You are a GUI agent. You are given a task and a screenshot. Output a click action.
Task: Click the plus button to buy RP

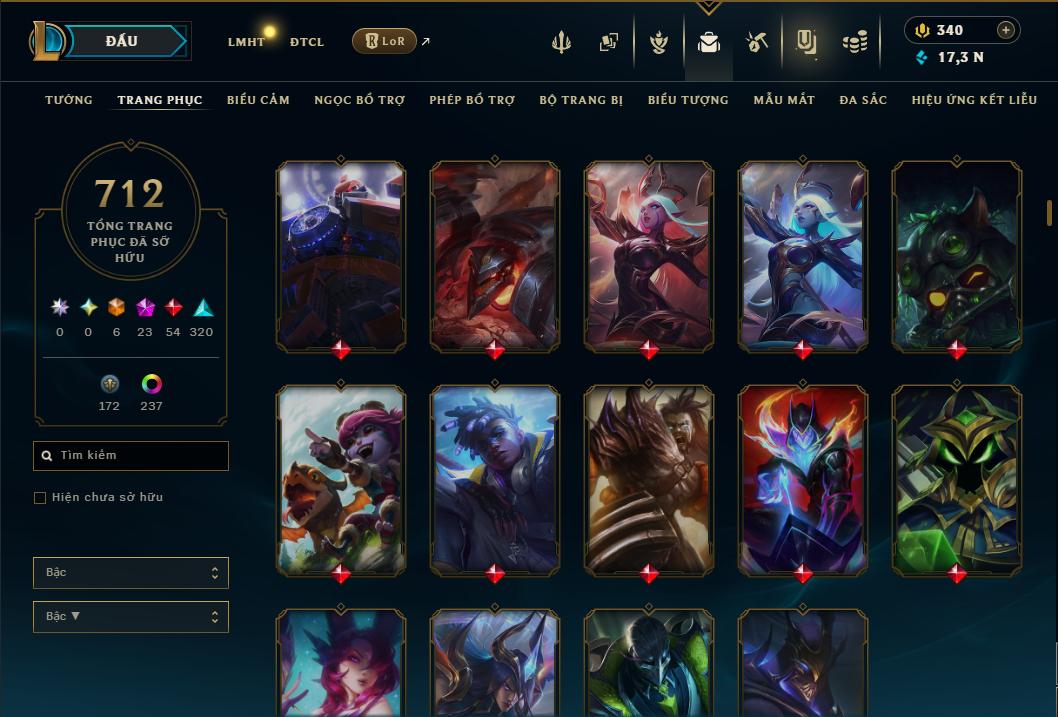1006,30
